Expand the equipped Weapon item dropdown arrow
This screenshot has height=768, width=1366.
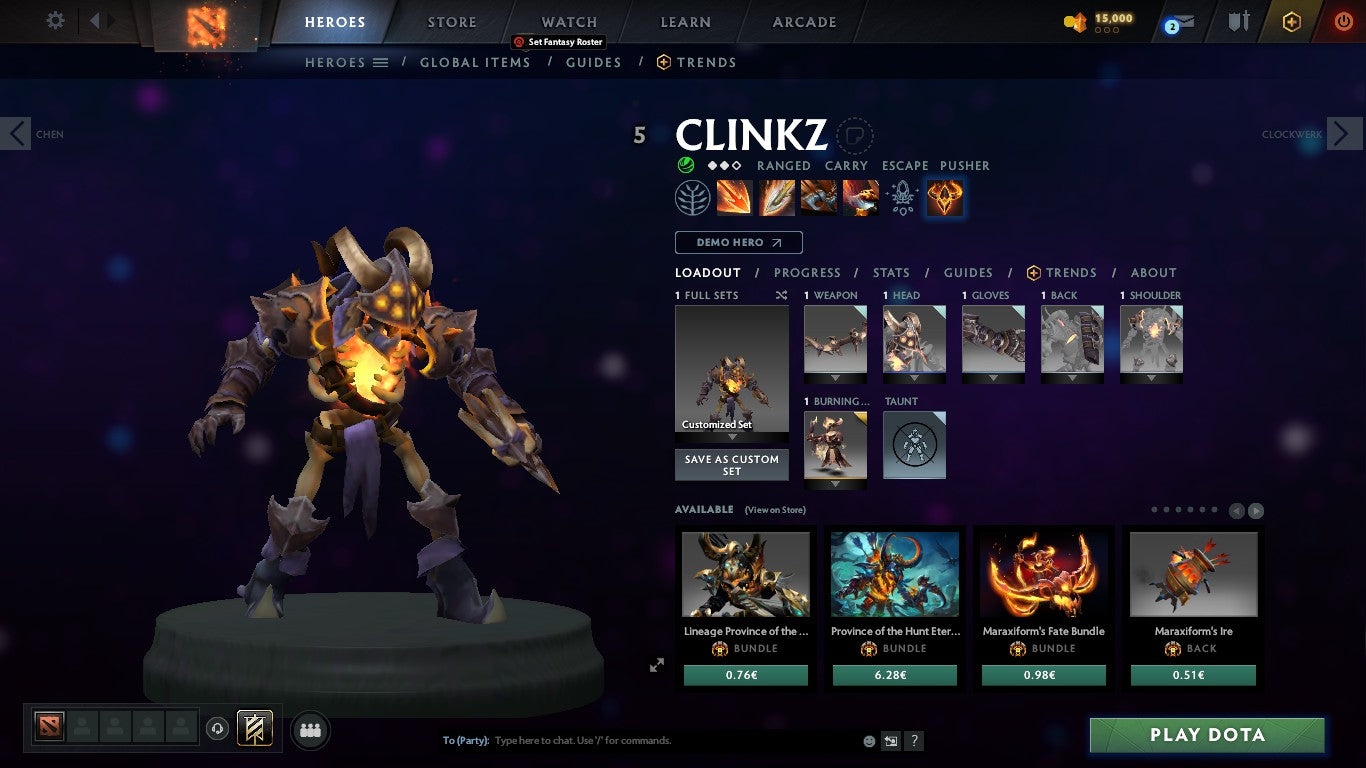click(835, 378)
